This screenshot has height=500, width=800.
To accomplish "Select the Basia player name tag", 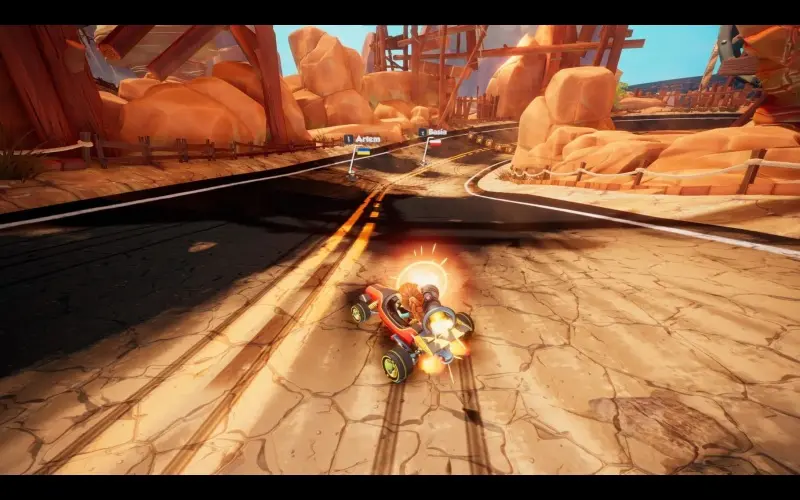I will [x=433, y=132].
